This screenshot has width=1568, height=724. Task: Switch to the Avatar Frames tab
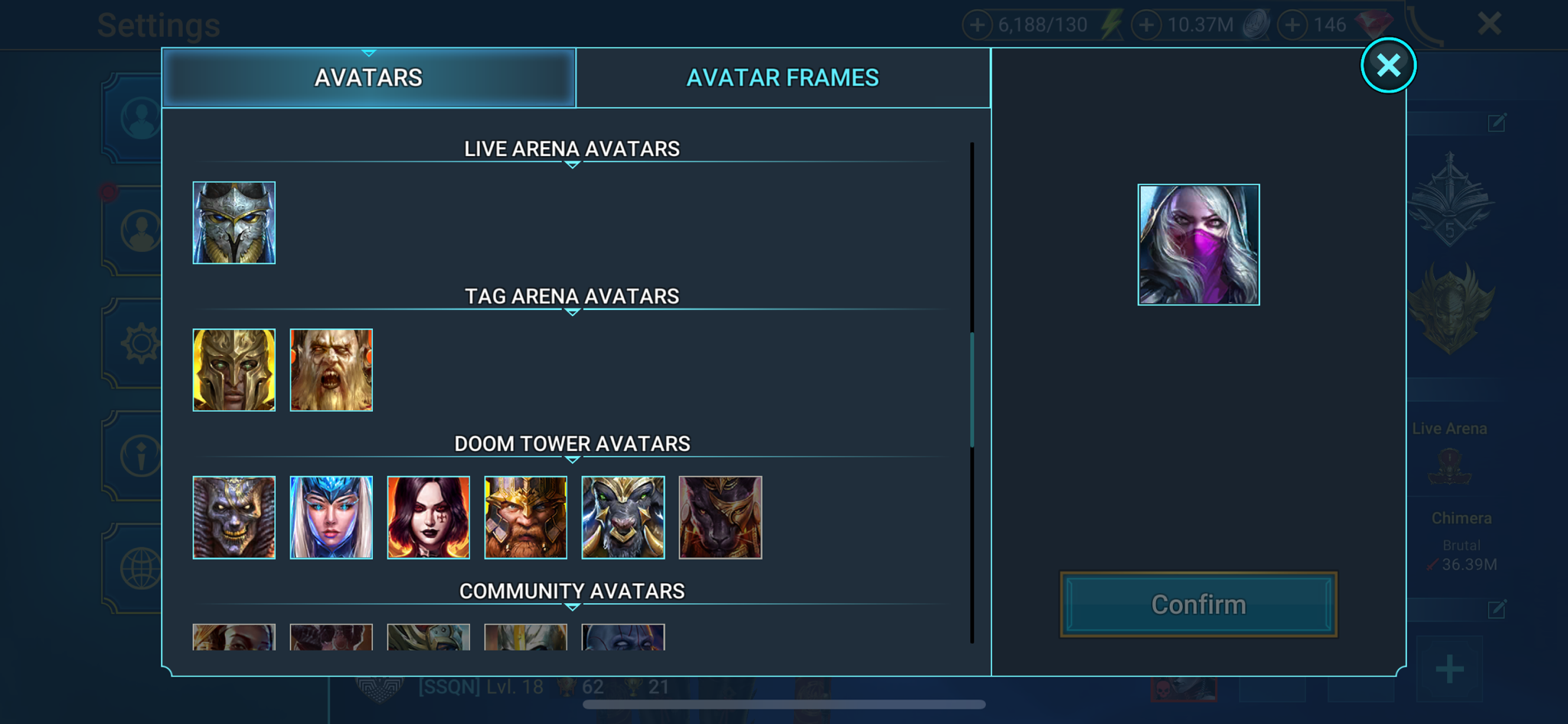(782, 78)
